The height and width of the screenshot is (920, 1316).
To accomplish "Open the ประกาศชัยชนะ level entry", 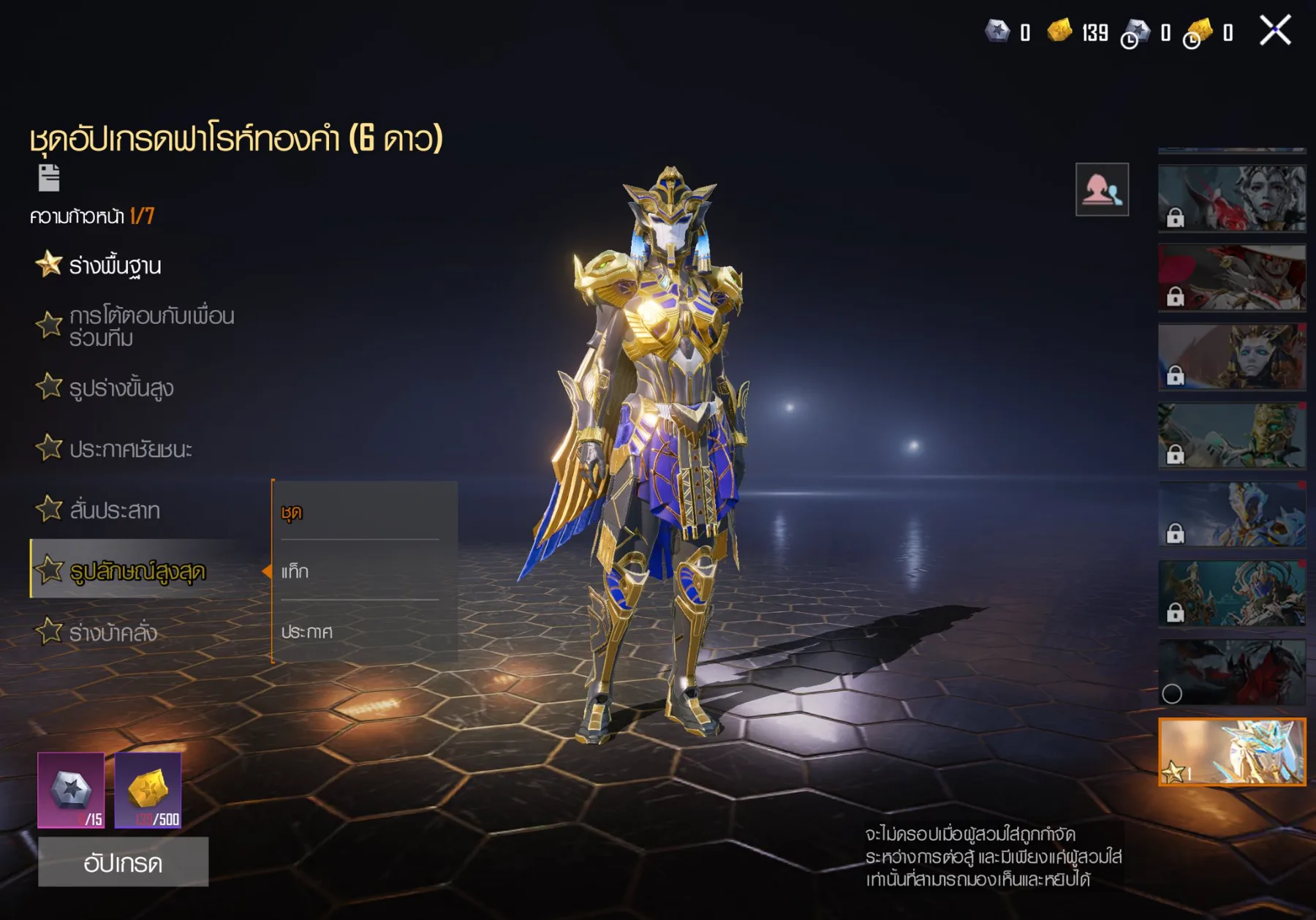I will coord(130,448).
